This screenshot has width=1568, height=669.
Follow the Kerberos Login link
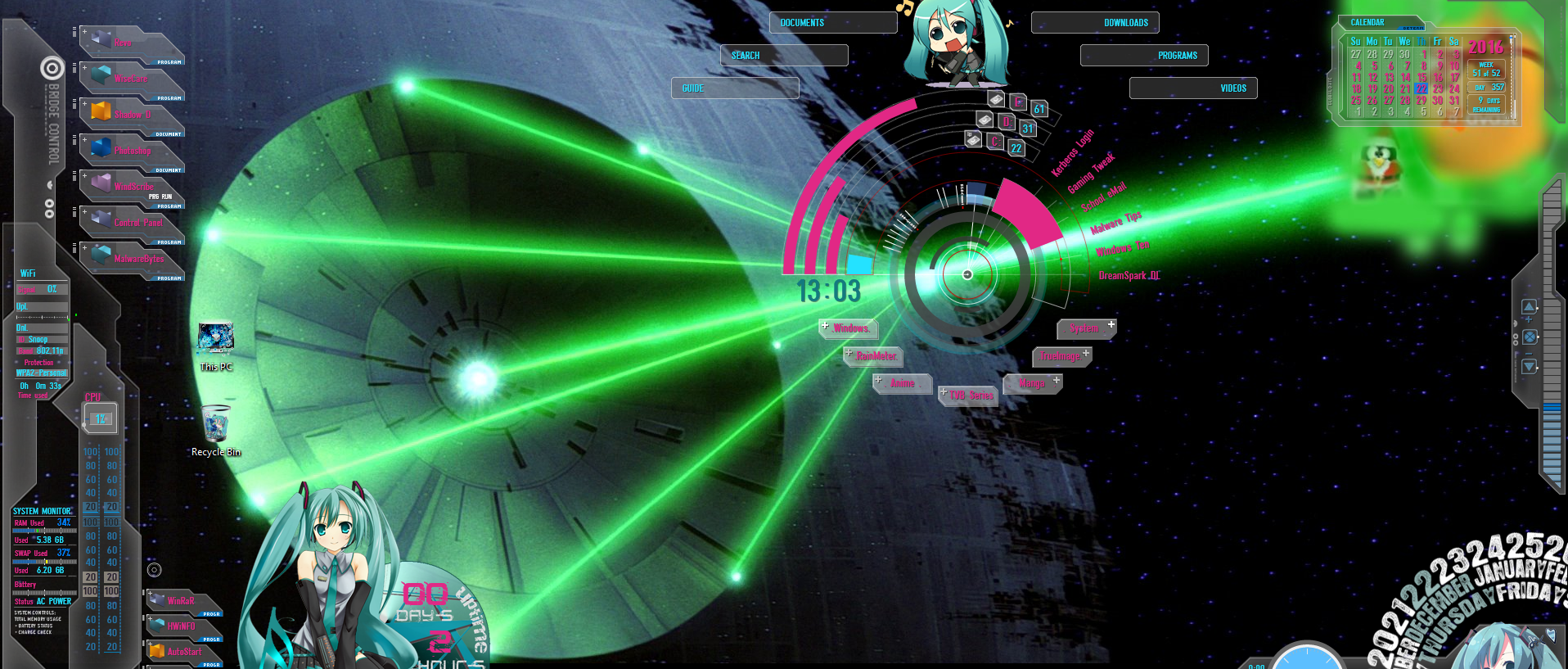click(x=1072, y=153)
